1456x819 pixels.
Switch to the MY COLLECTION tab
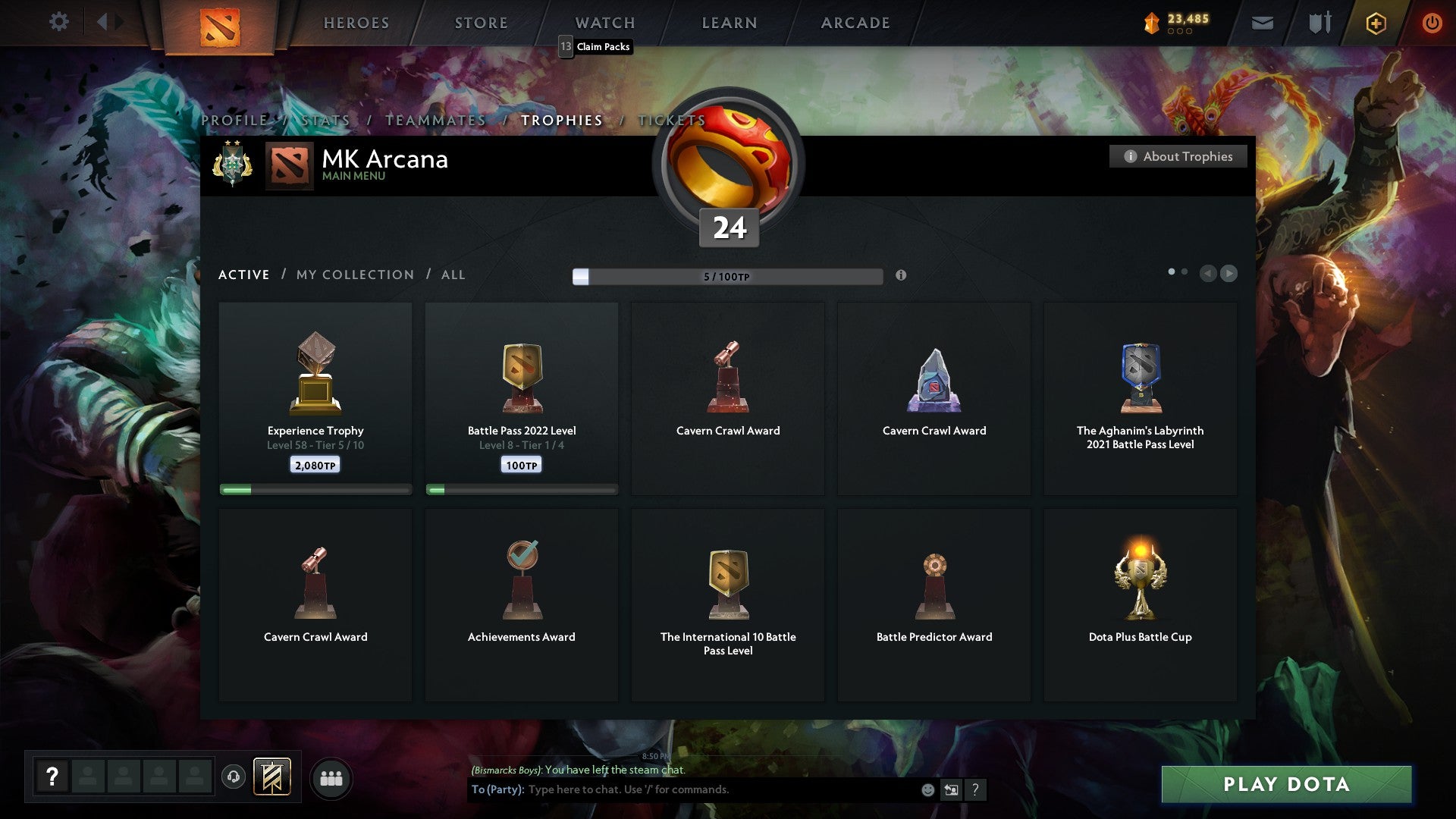click(x=354, y=275)
